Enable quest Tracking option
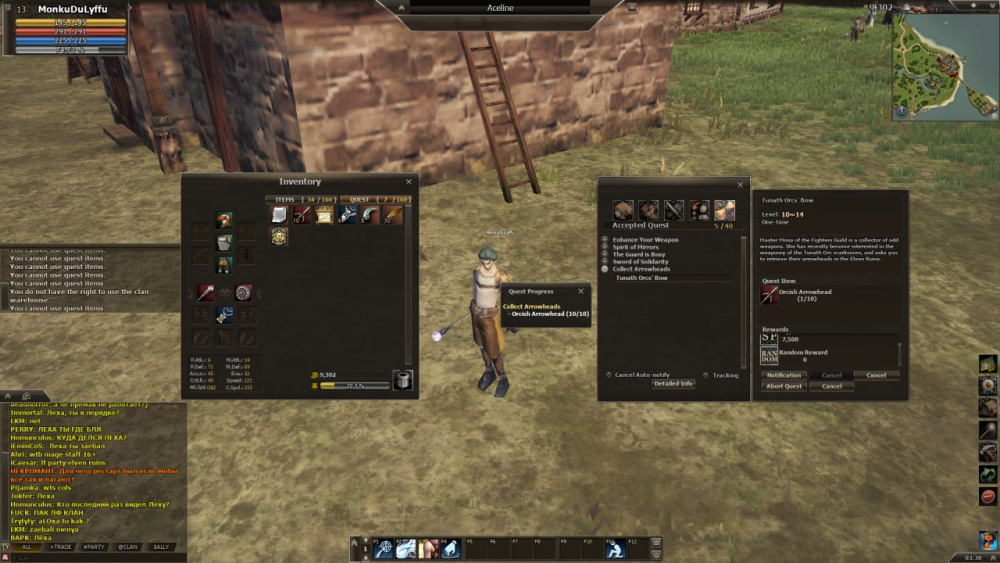 click(x=705, y=375)
